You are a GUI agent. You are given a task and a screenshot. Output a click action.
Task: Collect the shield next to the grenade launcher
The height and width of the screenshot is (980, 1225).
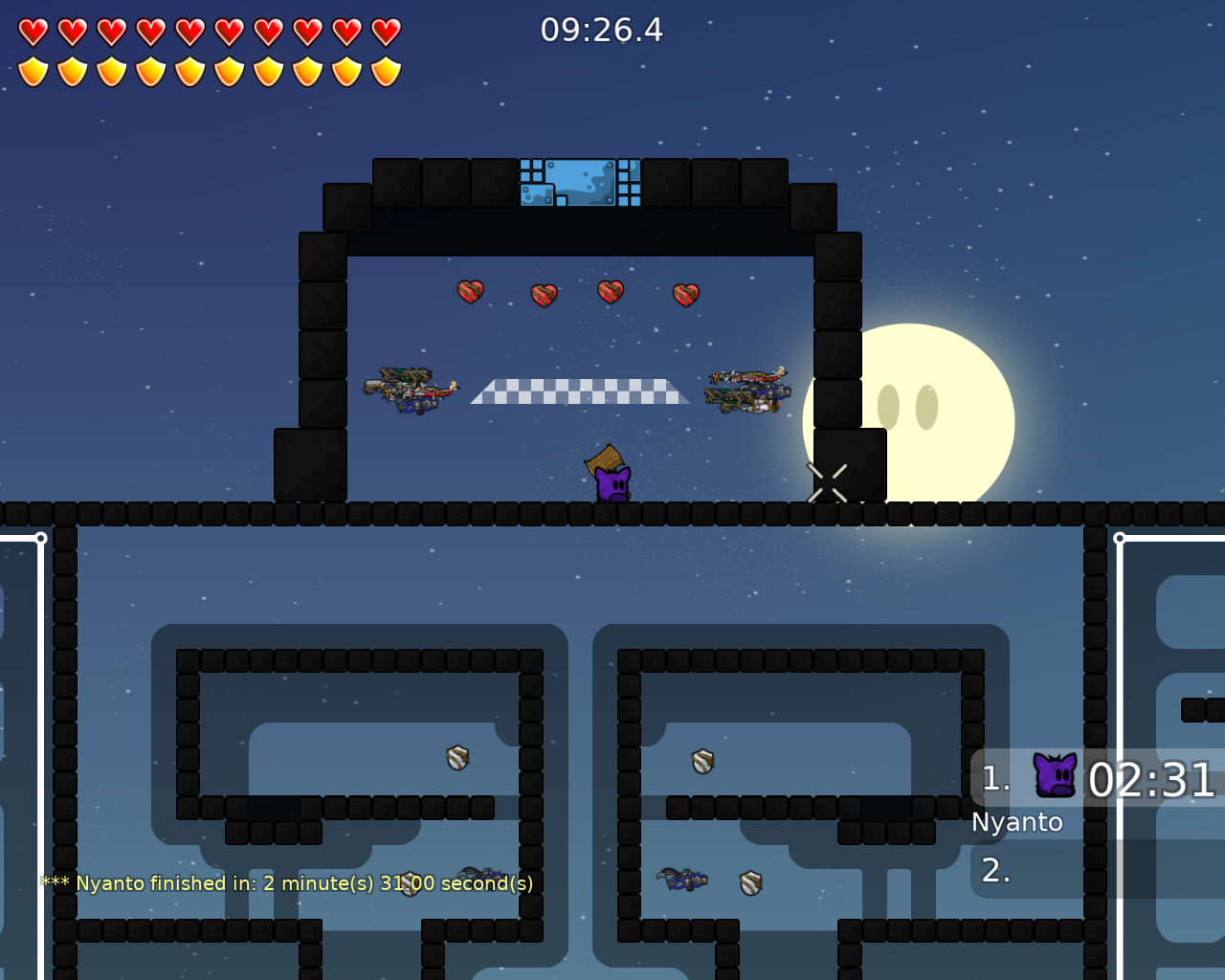[749, 881]
